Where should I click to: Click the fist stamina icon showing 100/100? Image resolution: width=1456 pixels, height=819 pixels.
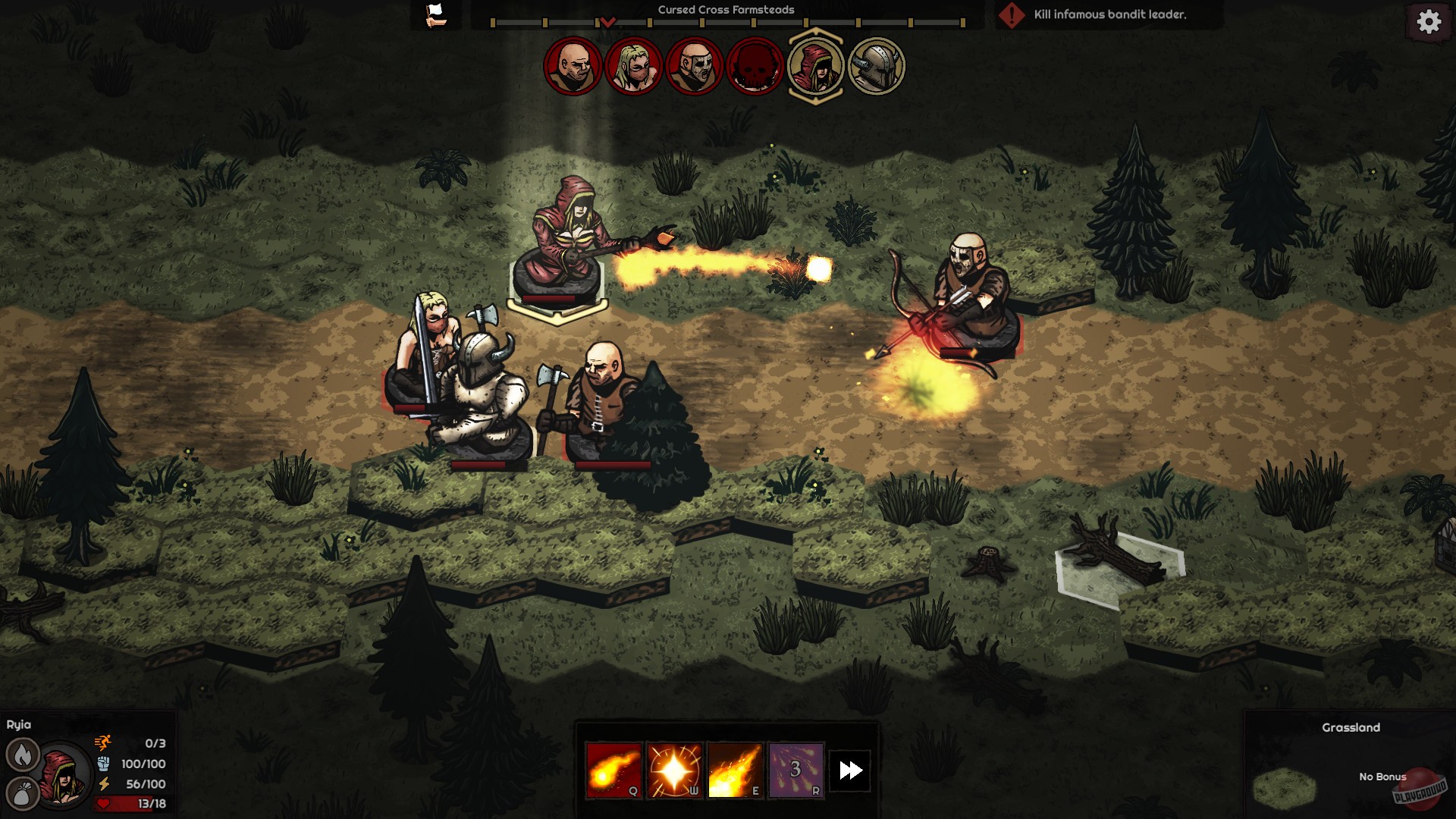pos(103,765)
